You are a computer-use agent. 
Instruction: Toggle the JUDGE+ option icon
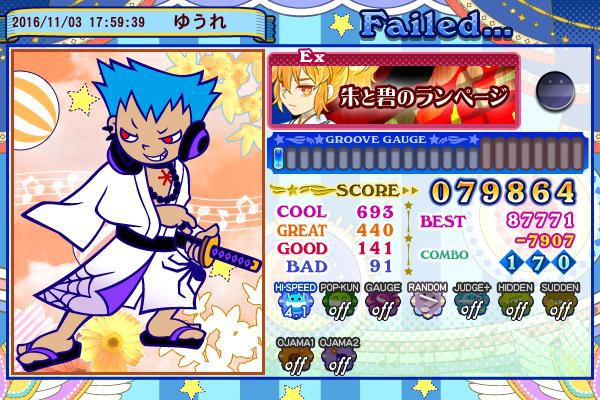pos(471,304)
